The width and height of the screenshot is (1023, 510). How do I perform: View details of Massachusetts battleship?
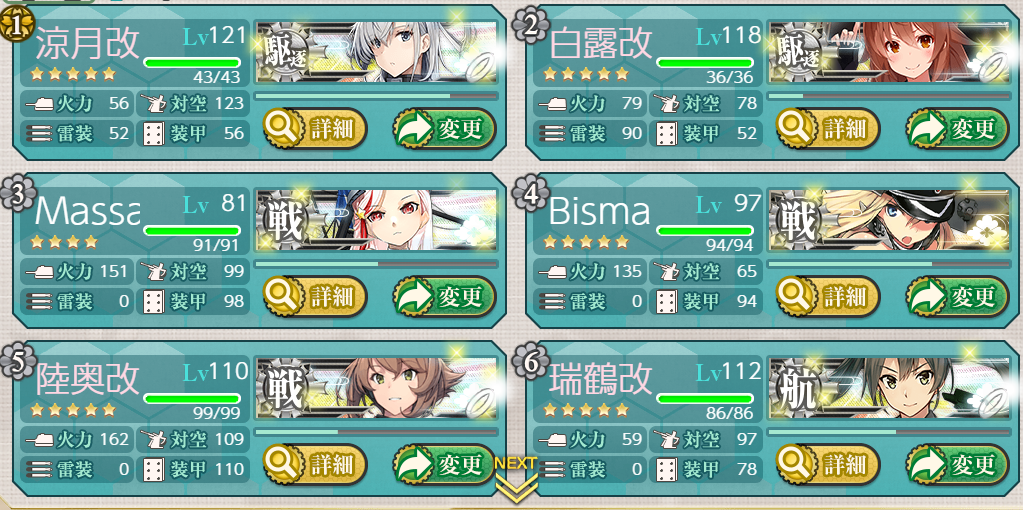(315, 296)
